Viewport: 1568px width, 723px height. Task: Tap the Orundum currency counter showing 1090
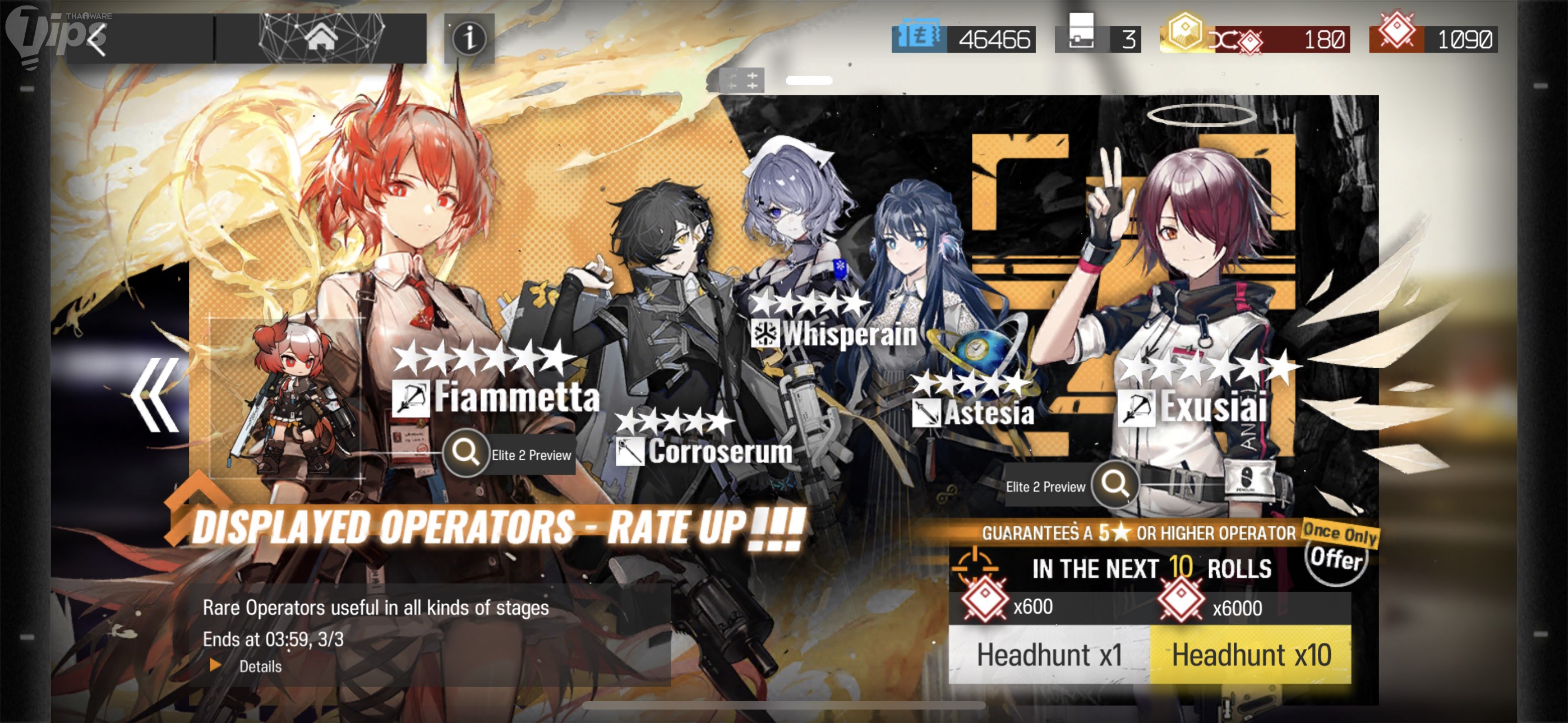tap(1433, 39)
